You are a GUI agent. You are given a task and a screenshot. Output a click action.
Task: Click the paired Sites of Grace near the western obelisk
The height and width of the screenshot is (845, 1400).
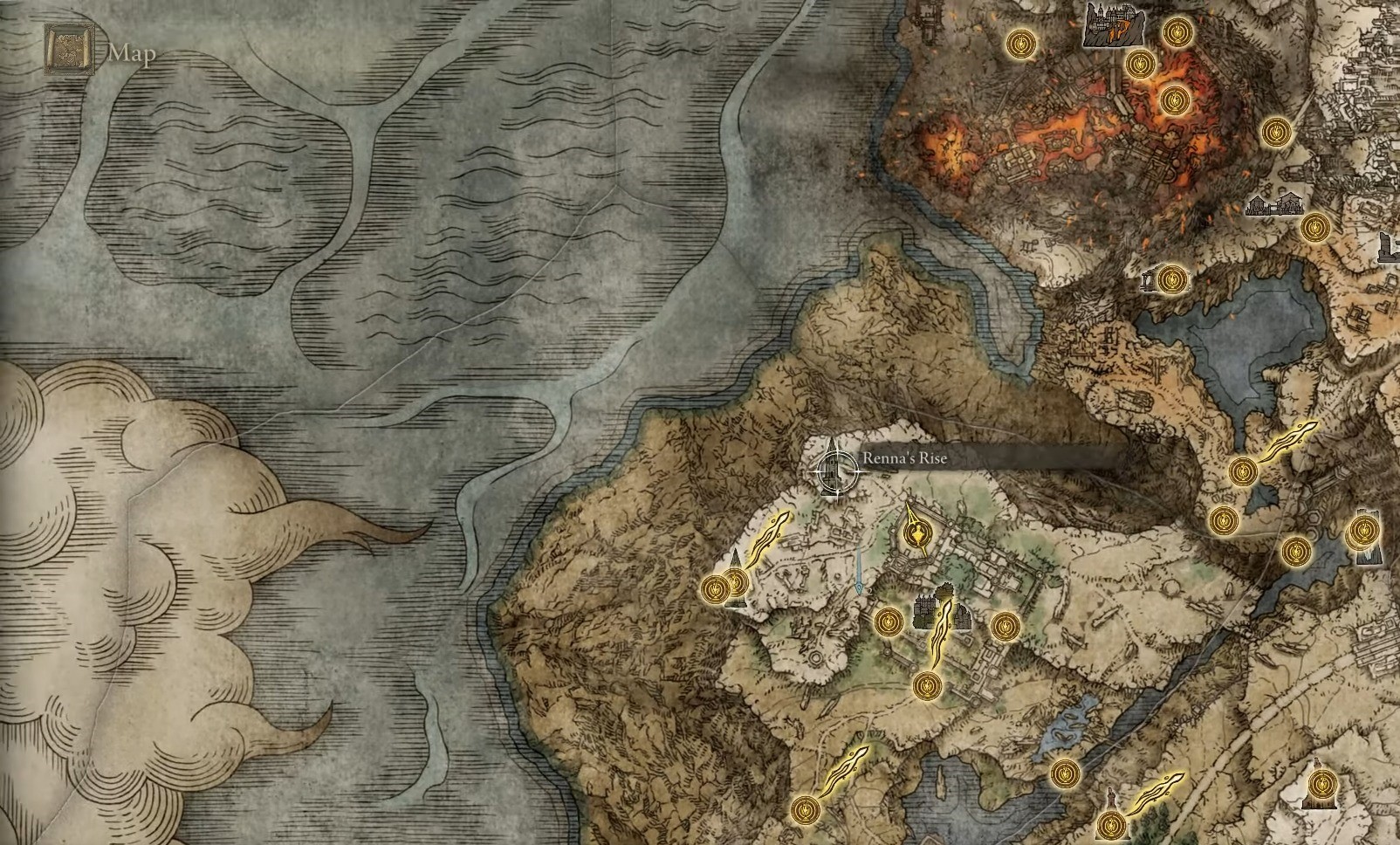click(x=726, y=585)
